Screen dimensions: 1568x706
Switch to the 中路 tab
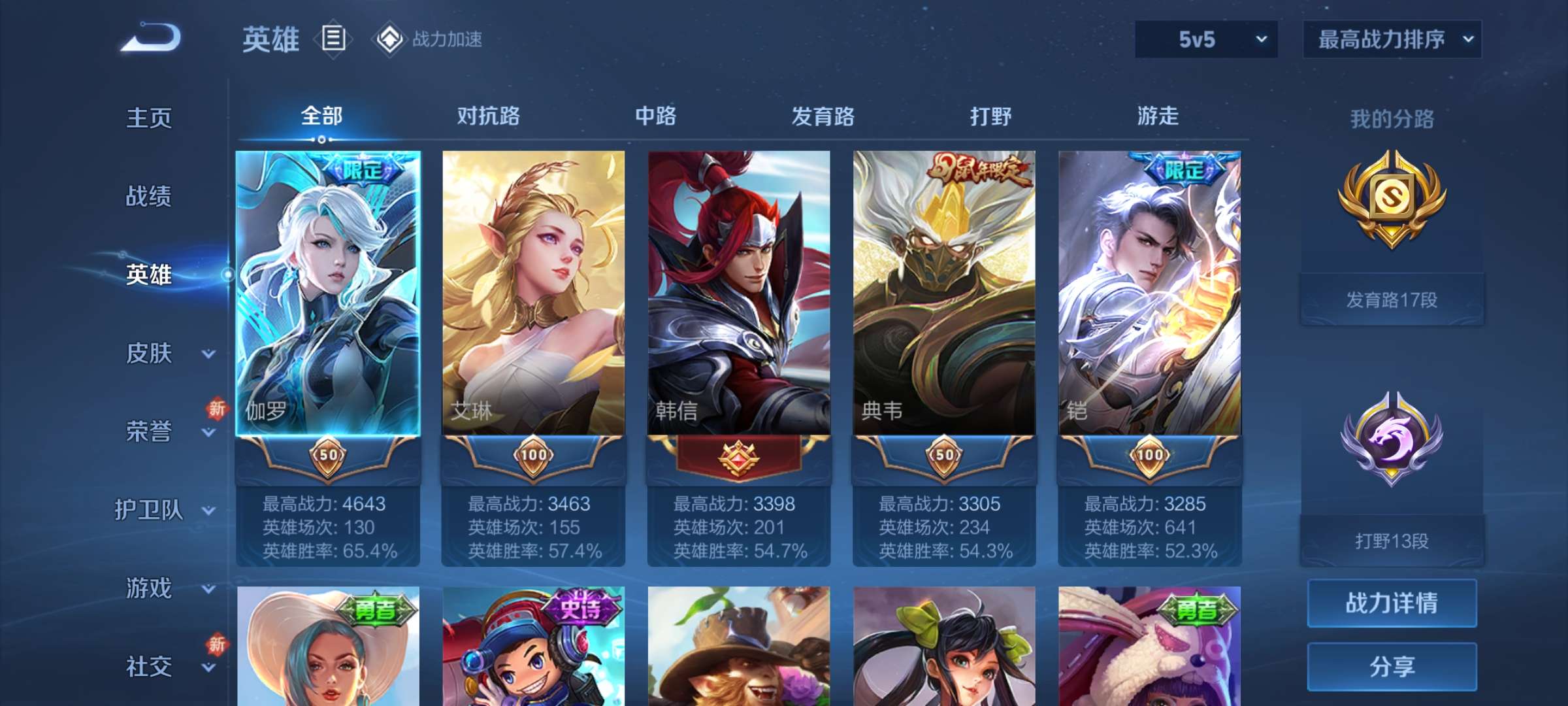click(x=655, y=116)
